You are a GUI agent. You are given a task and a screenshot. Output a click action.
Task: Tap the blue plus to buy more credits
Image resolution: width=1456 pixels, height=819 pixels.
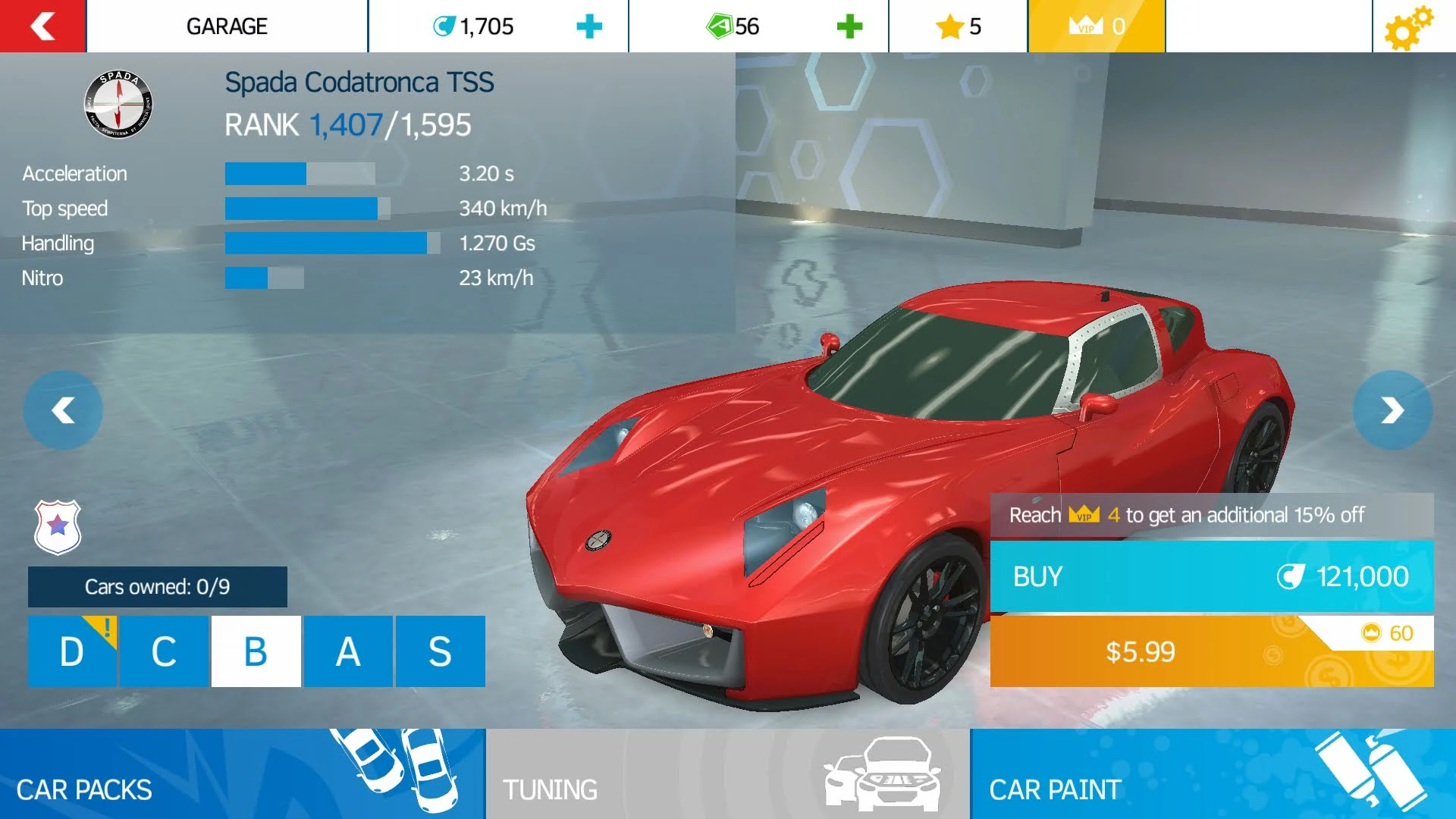tap(588, 27)
